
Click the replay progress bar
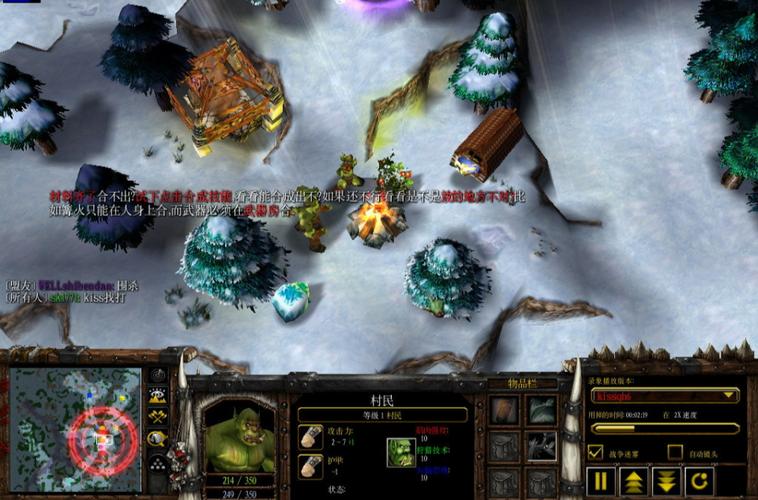pos(665,428)
